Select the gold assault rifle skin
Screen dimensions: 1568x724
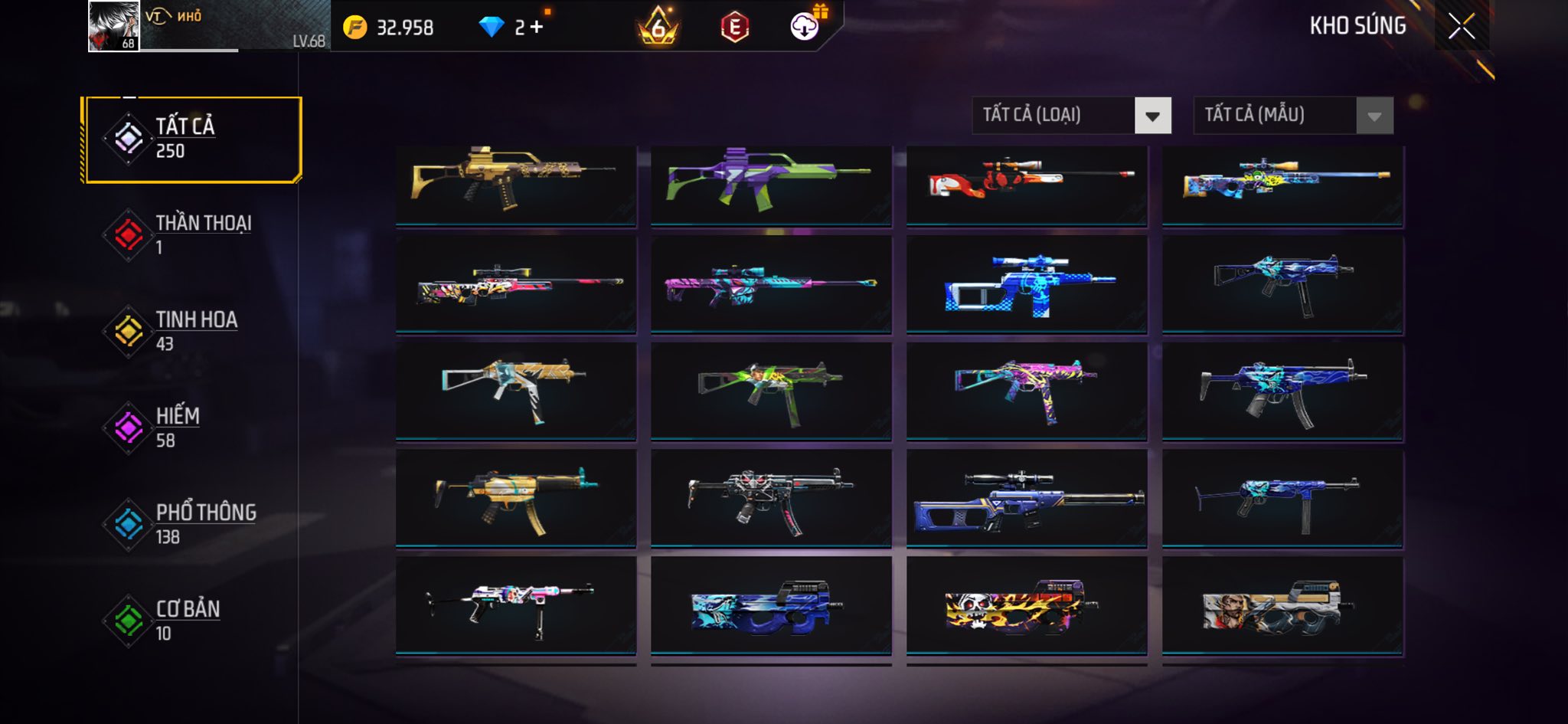coord(515,185)
